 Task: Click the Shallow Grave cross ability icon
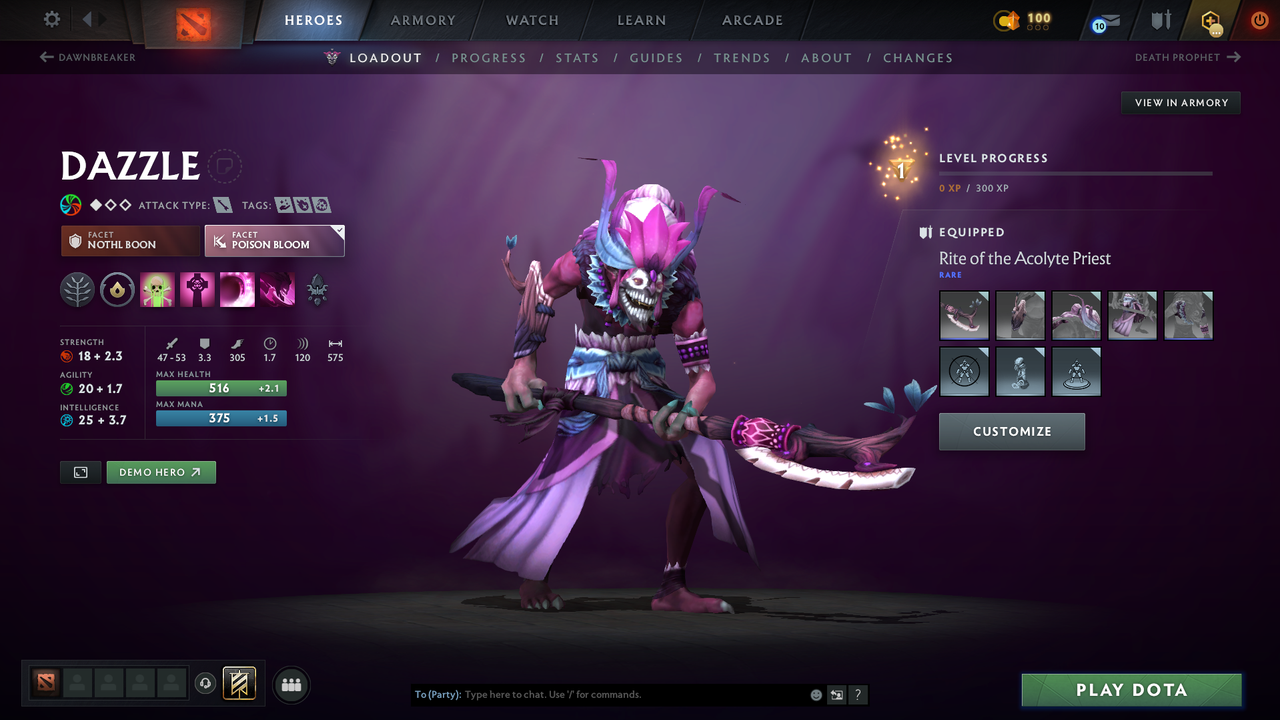click(197, 289)
